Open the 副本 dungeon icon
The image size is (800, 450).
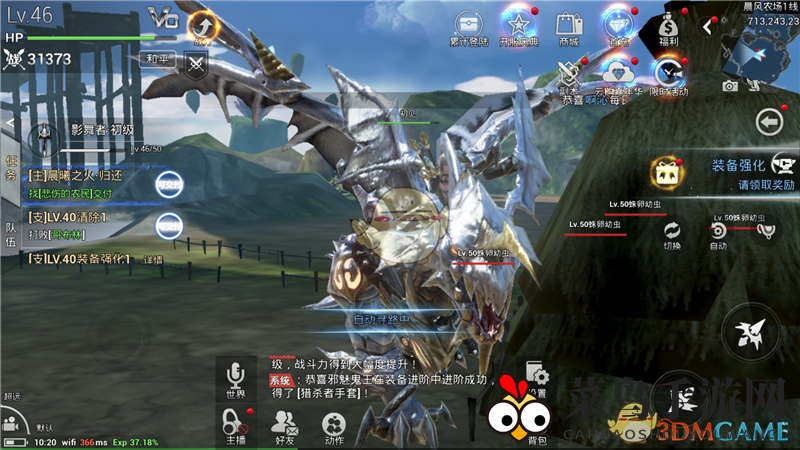click(x=571, y=73)
